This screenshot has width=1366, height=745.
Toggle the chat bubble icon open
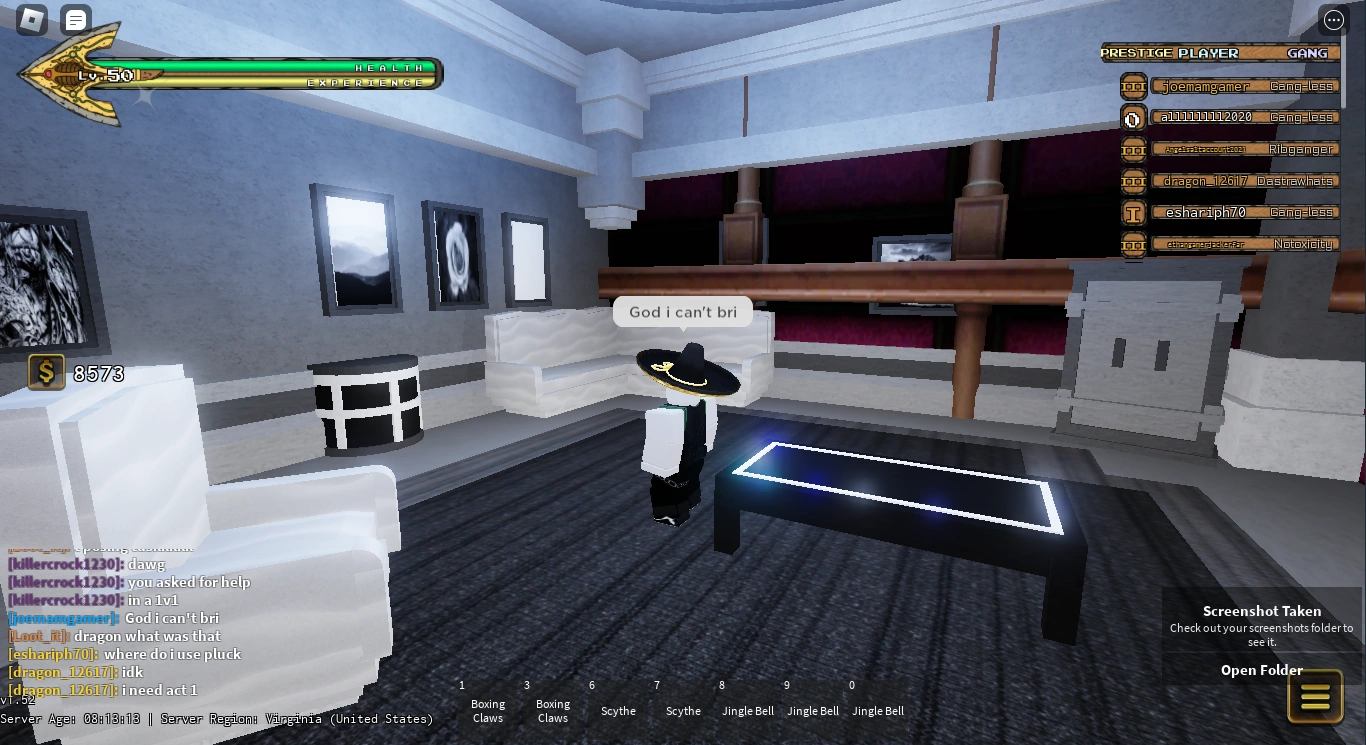click(75, 19)
